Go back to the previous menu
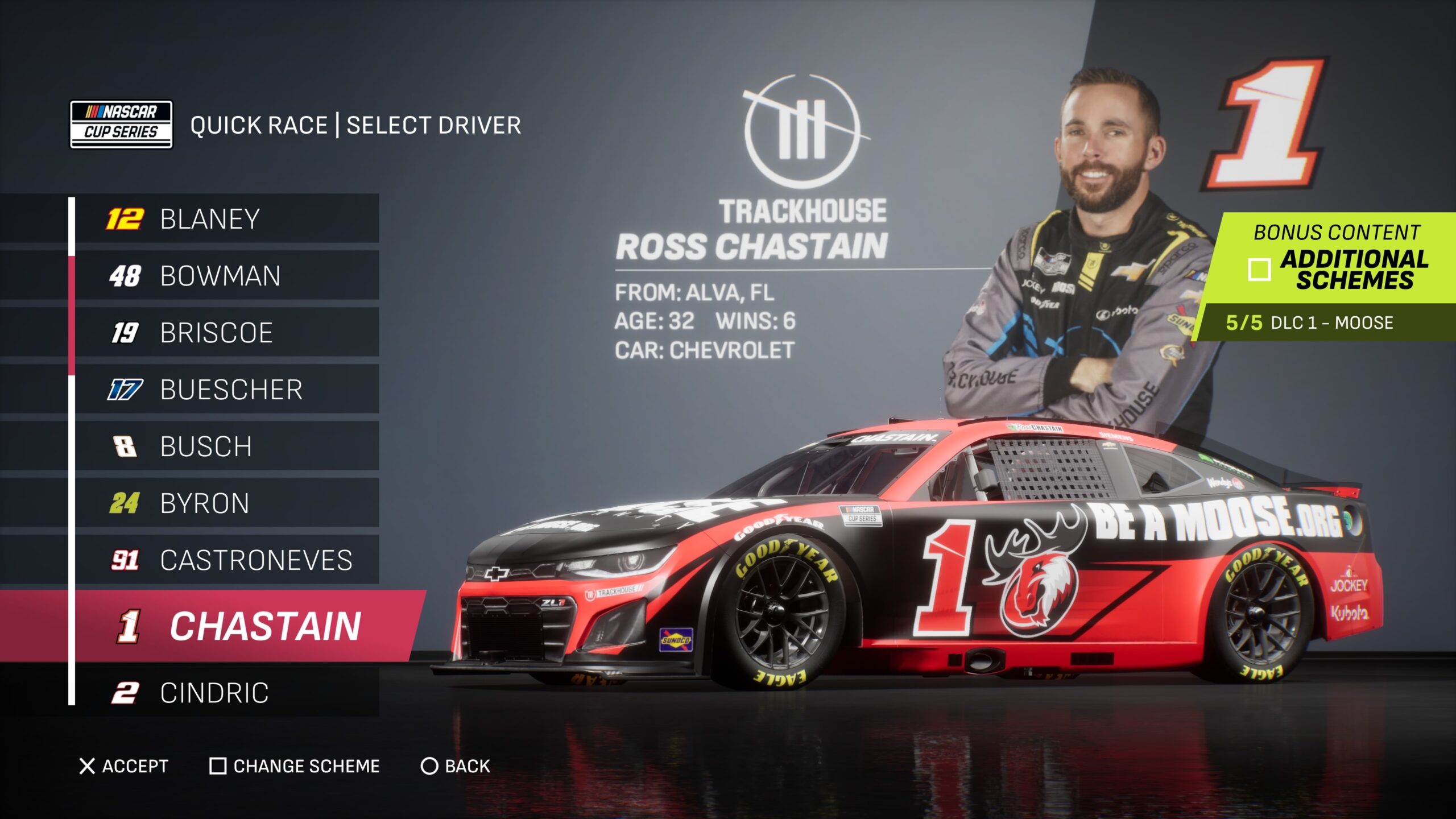The width and height of the screenshot is (1456, 819). (456, 766)
